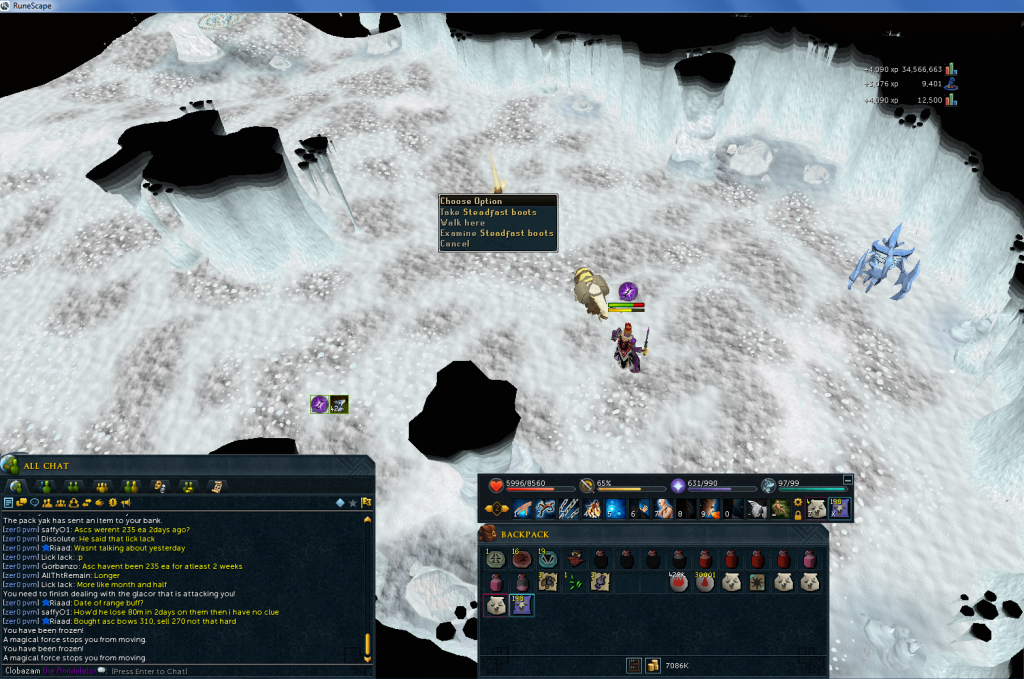Select the orange hat-wearing head item in backpack
This screenshot has width=1024, height=679.
pyautogui.click(x=575, y=559)
